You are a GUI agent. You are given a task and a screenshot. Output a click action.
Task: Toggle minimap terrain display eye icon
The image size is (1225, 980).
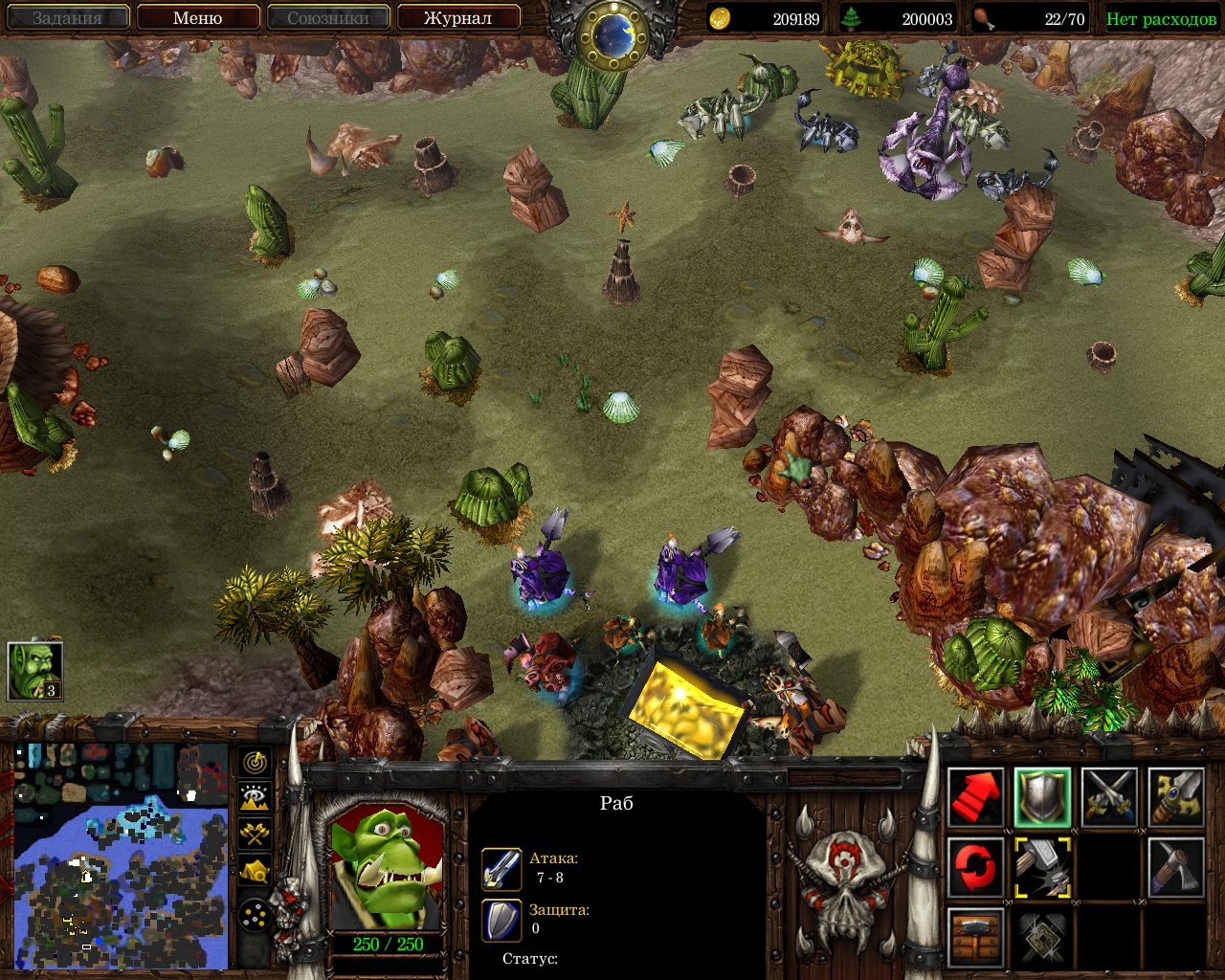coord(255,797)
